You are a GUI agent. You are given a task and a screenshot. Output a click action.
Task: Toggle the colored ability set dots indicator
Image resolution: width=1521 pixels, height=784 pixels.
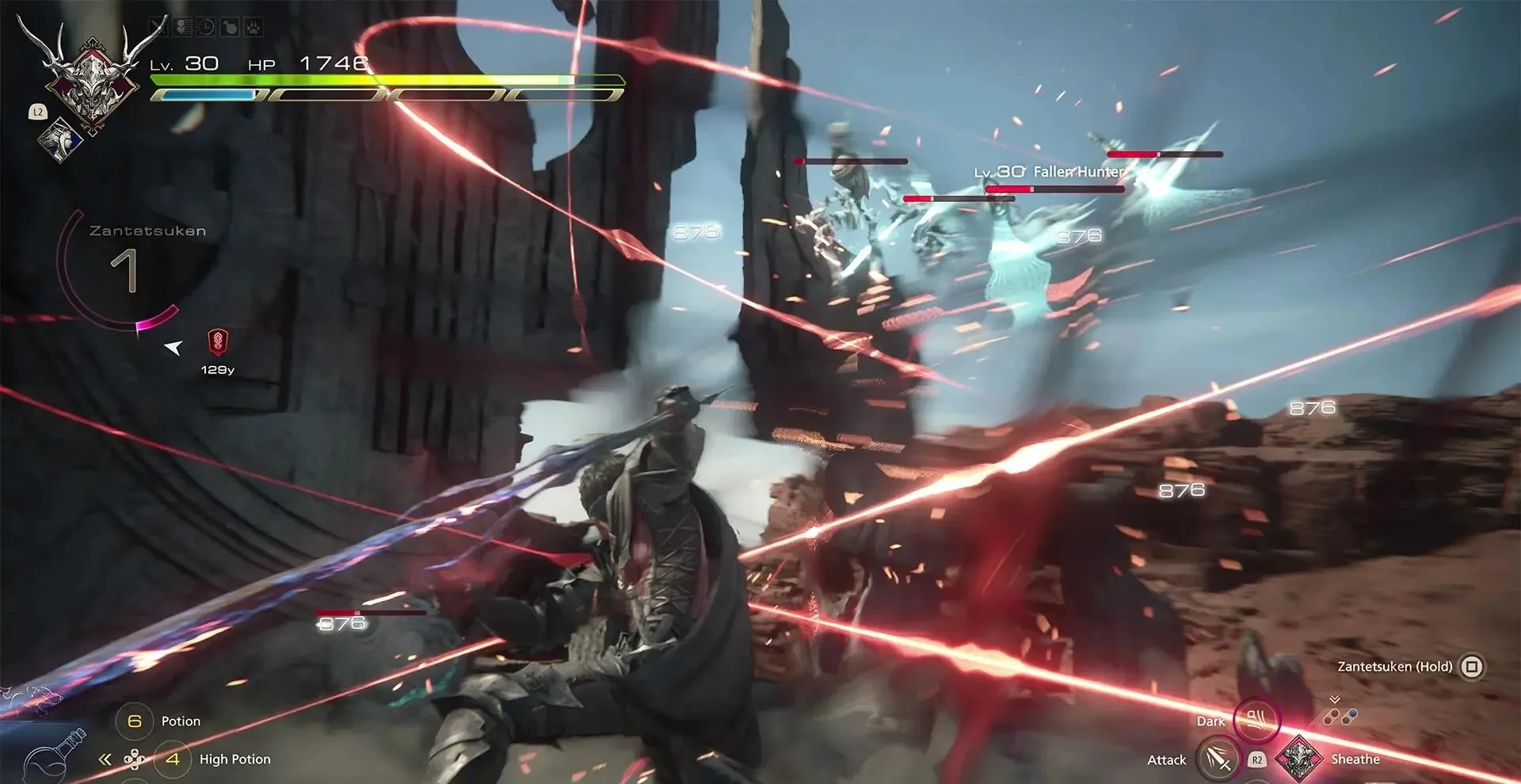point(1339,716)
